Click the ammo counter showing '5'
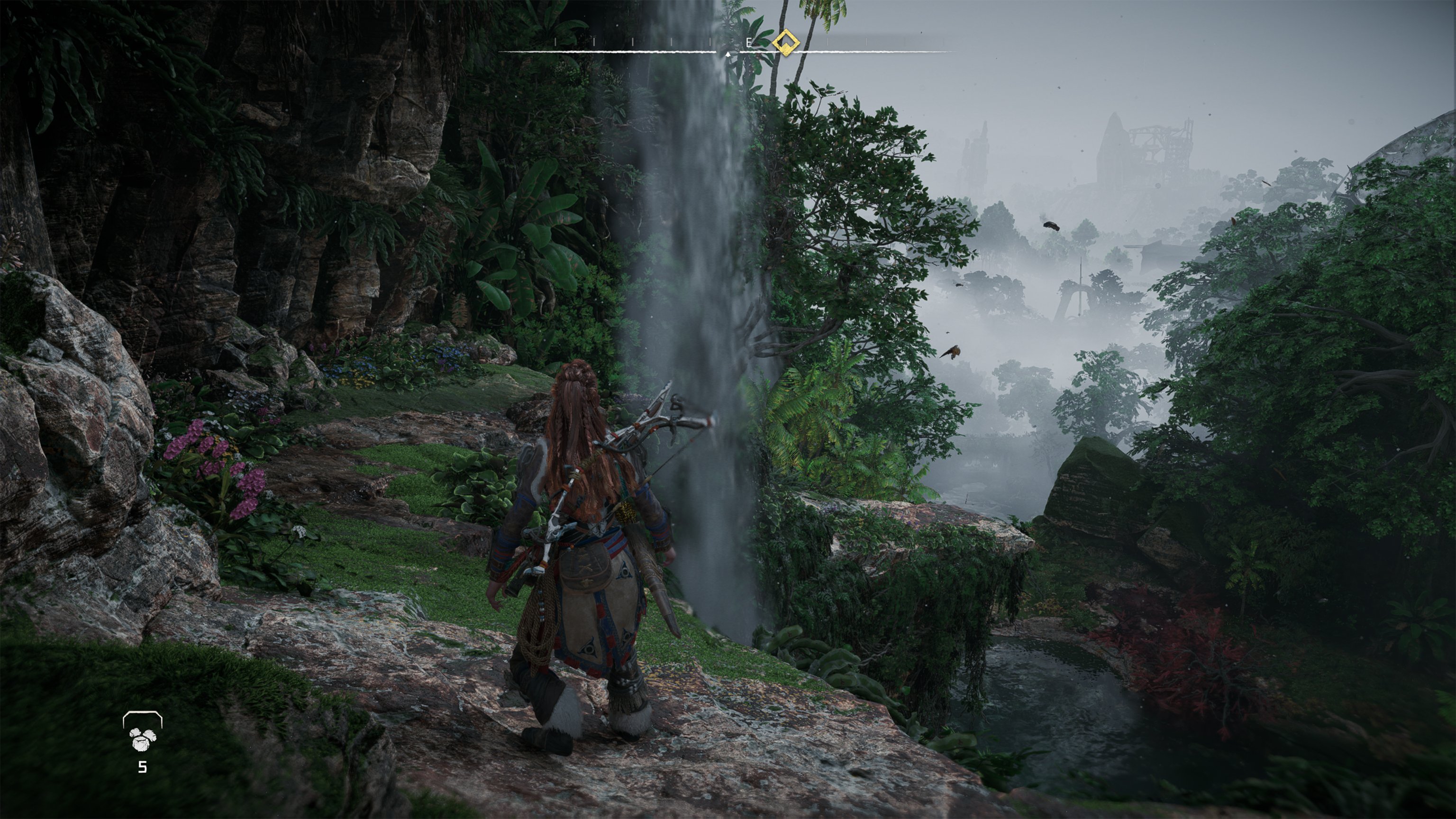Viewport: 1456px width, 819px height. (x=143, y=767)
